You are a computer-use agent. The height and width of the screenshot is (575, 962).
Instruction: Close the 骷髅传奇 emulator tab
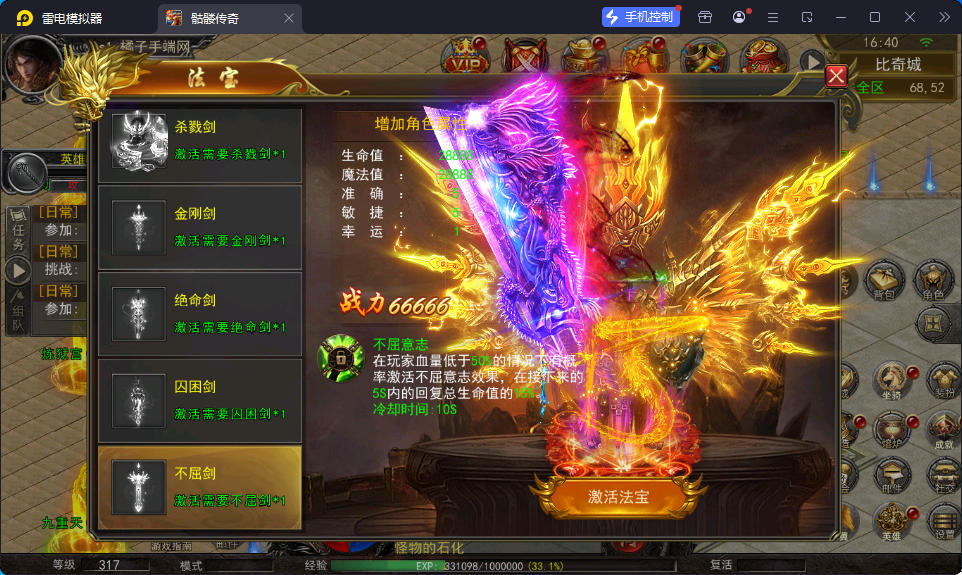click(x=289, y=18)
